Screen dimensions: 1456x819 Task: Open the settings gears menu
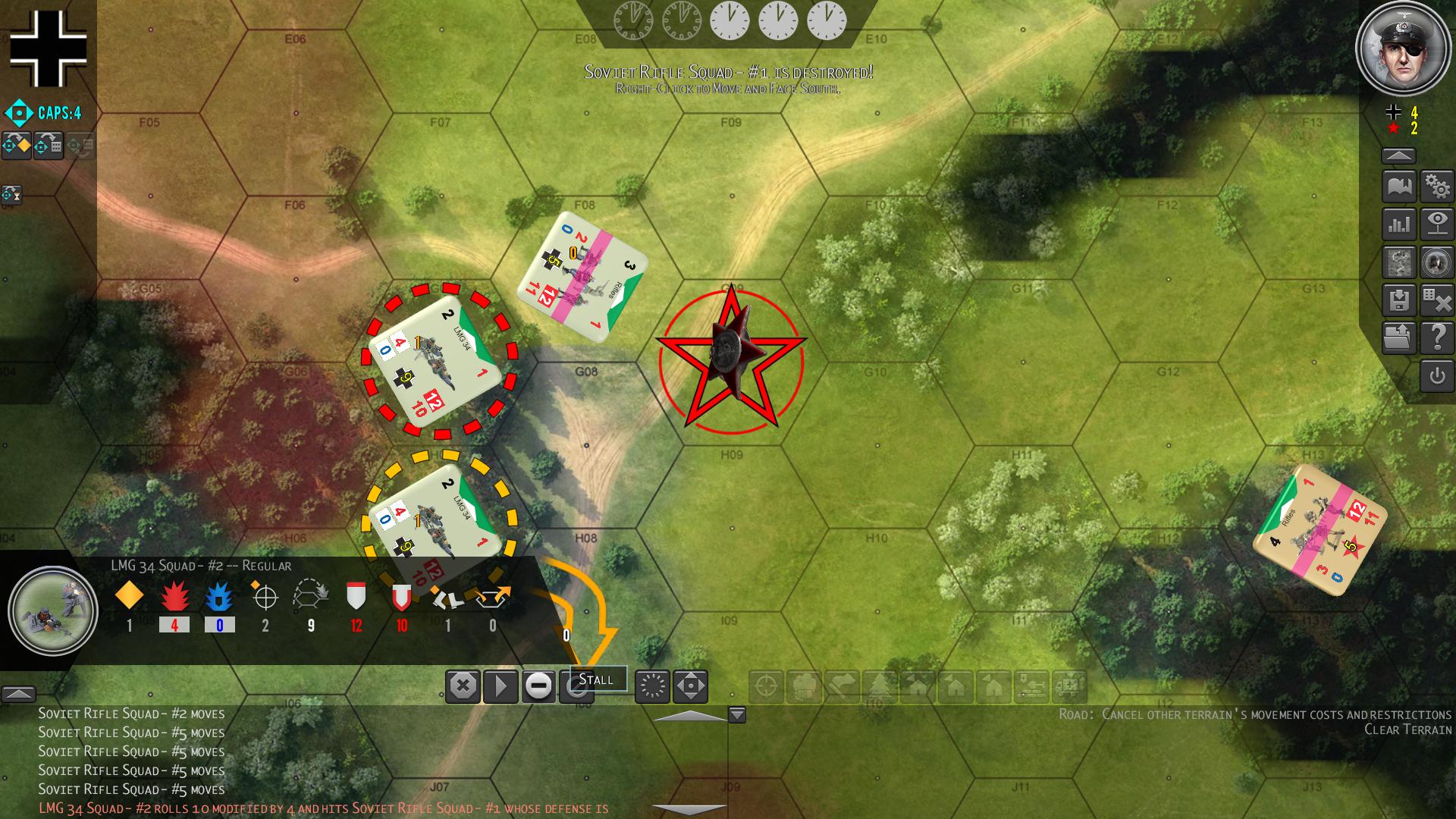point(1437,187)
